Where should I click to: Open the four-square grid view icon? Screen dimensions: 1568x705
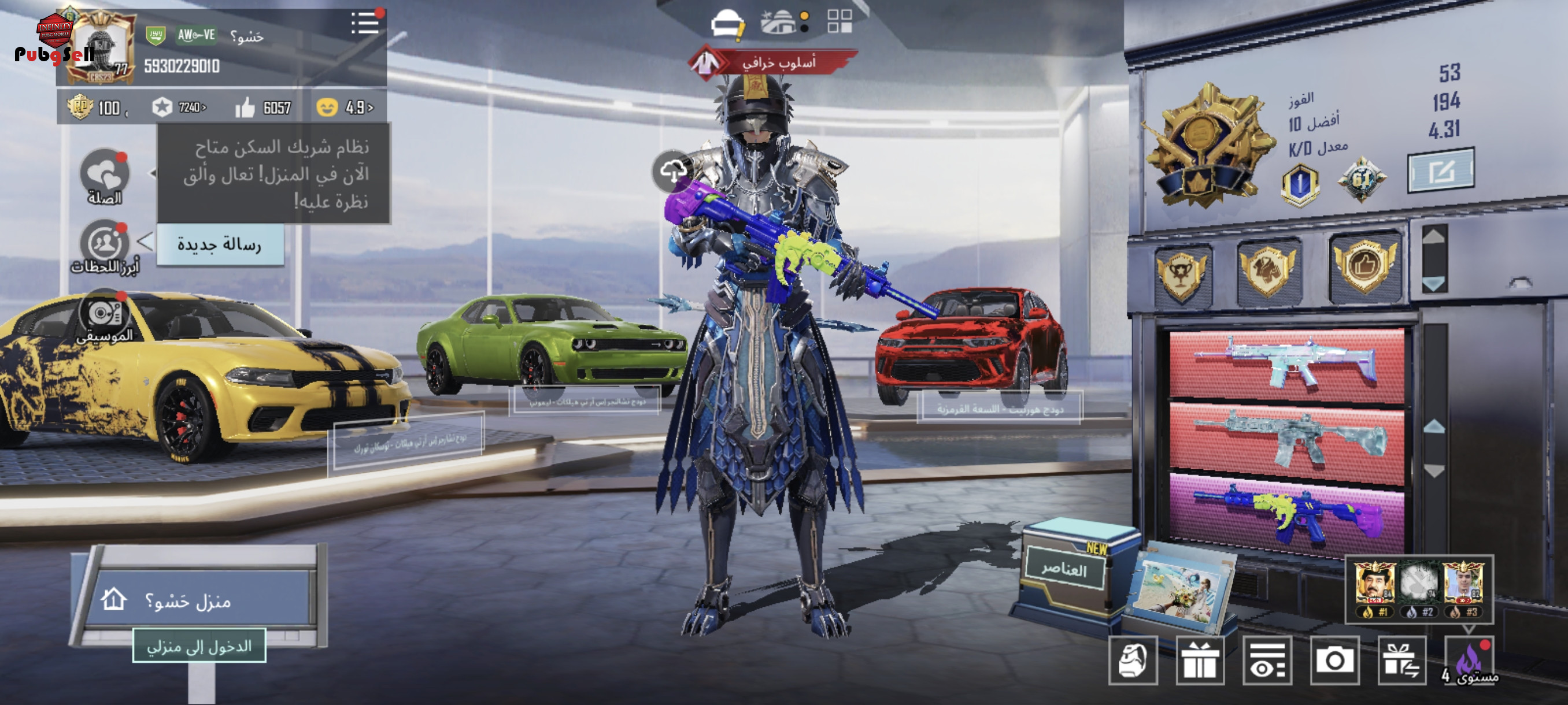point(840,21)
